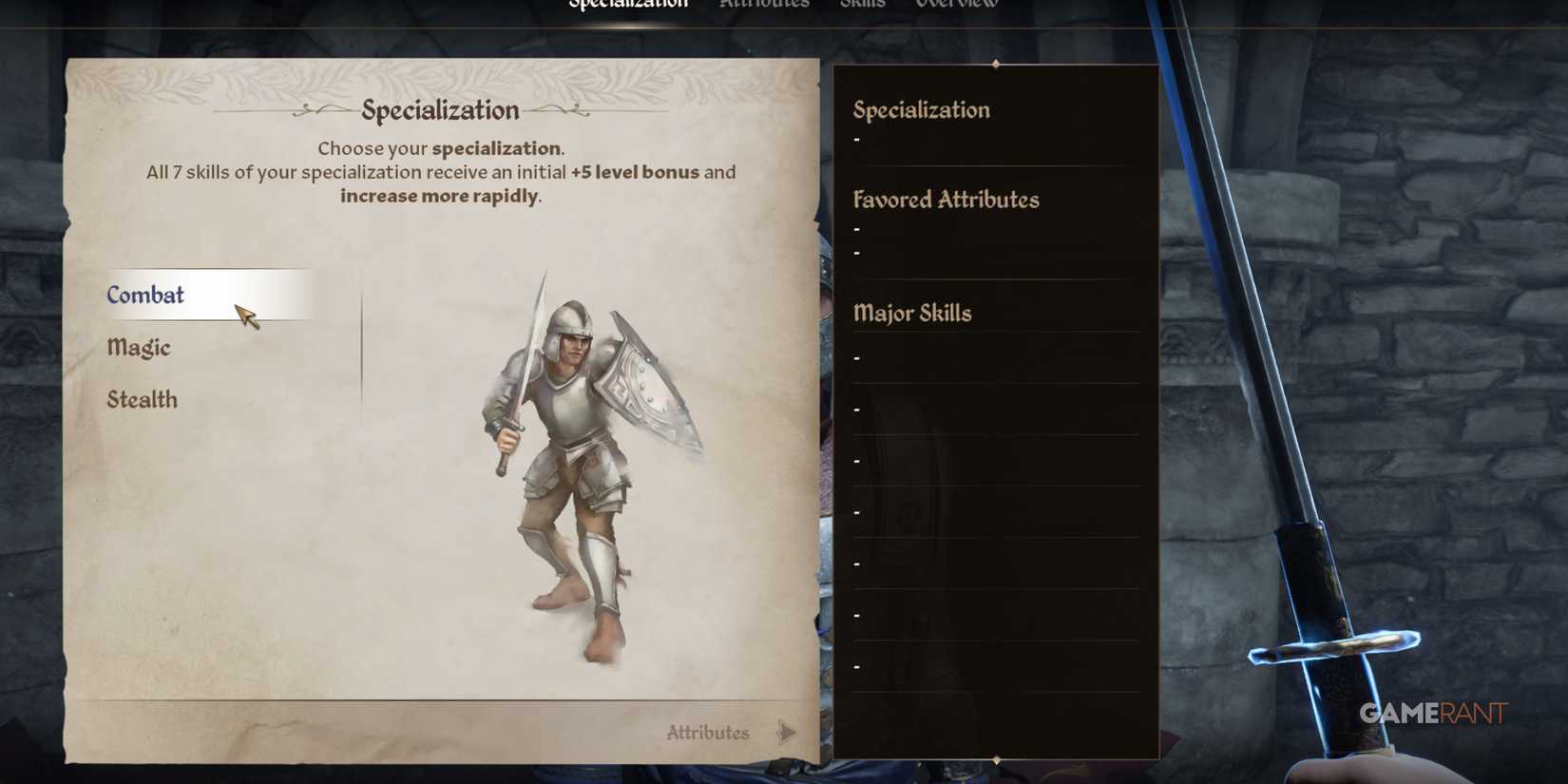Image resolution: width=1568 pixels, height=784 pixels.
Task: Select the Stealth specialization
Action: [x=142, y=399]
